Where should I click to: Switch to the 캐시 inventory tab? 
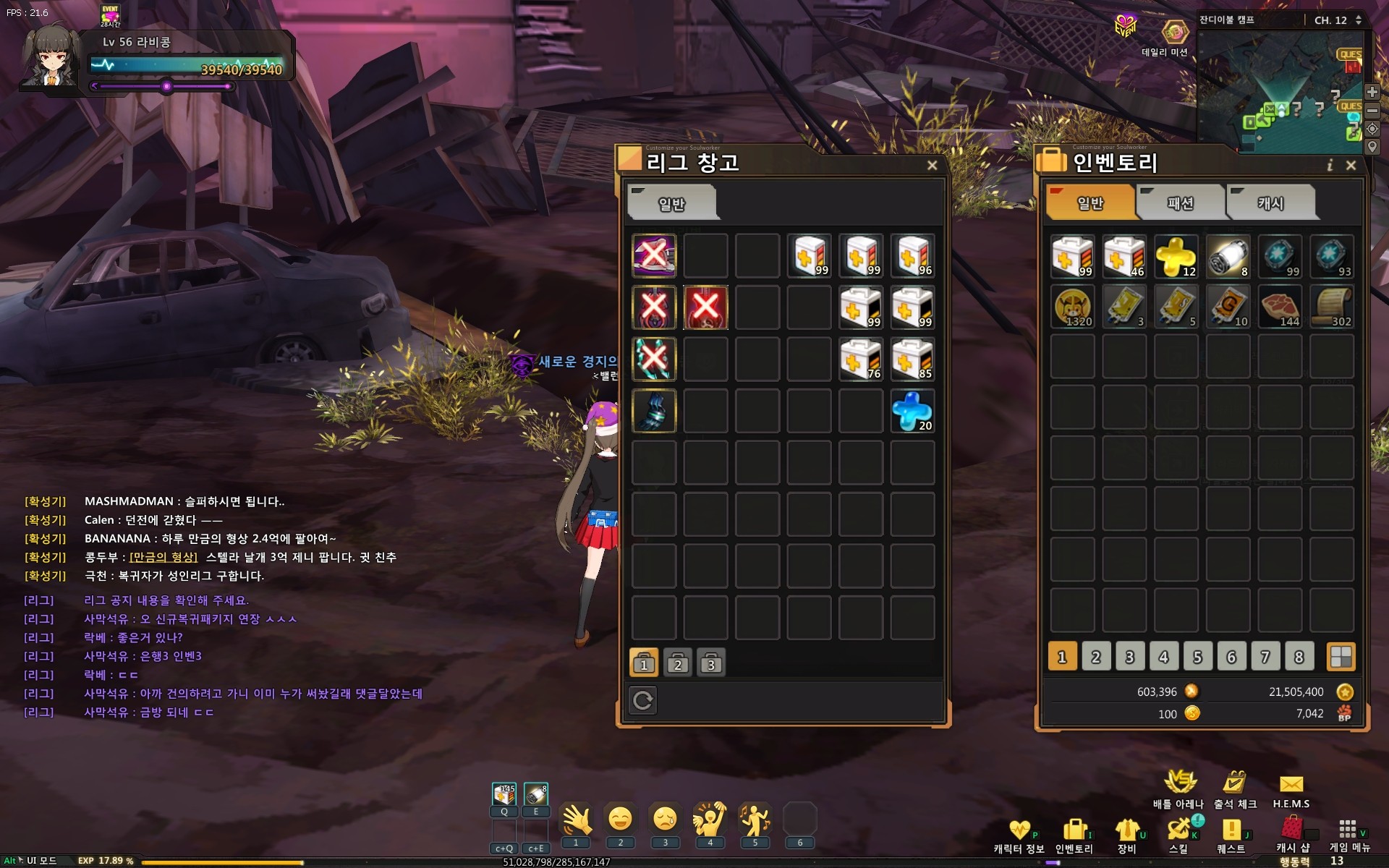pos(1270,203)
